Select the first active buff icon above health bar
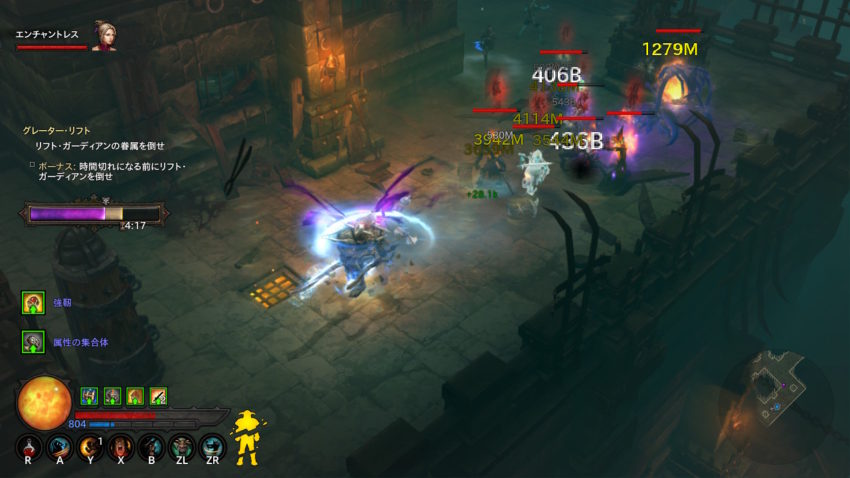Image resolution: width=850 pixels, height=478 pixels. (88, 396)
